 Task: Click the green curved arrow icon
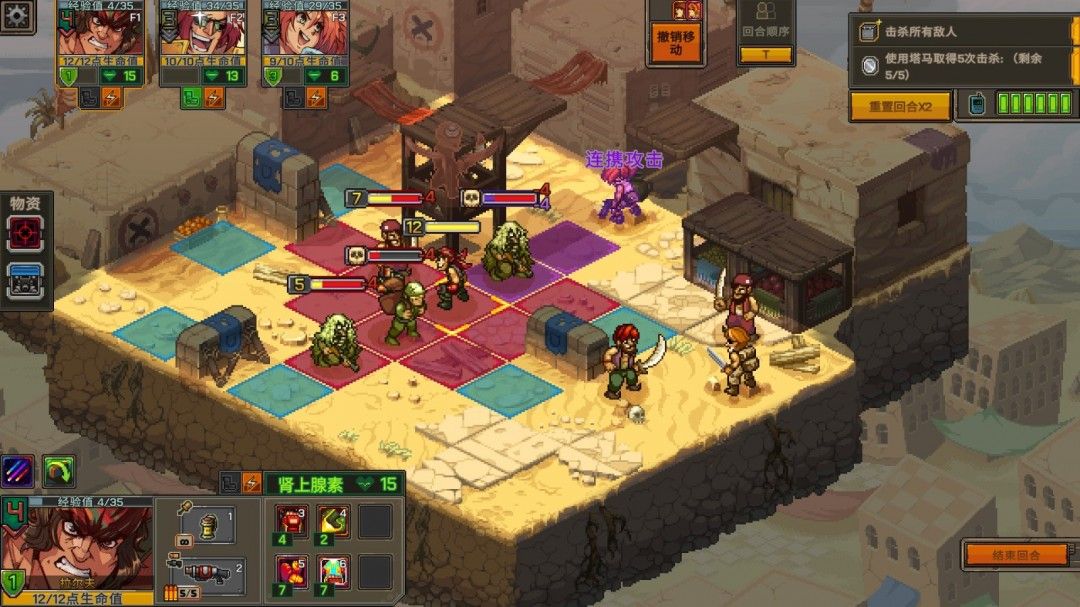pos(59,471)
